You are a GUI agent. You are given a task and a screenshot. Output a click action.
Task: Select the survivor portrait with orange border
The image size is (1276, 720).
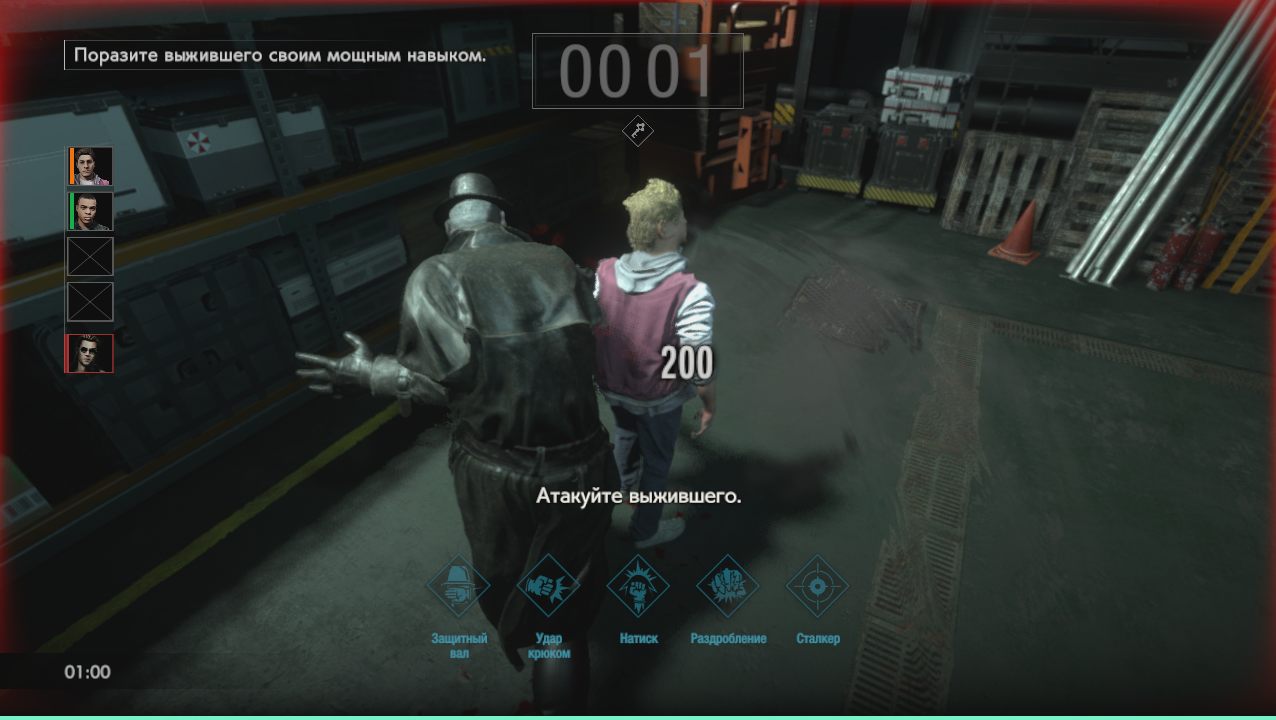coord(90,166)
